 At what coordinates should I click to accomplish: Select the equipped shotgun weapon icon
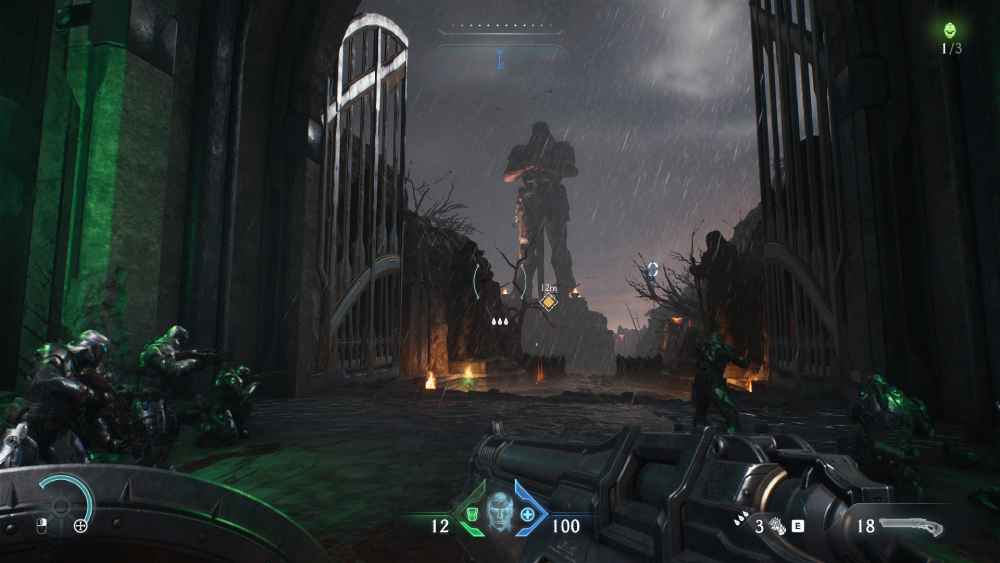(x=910, y=526)
